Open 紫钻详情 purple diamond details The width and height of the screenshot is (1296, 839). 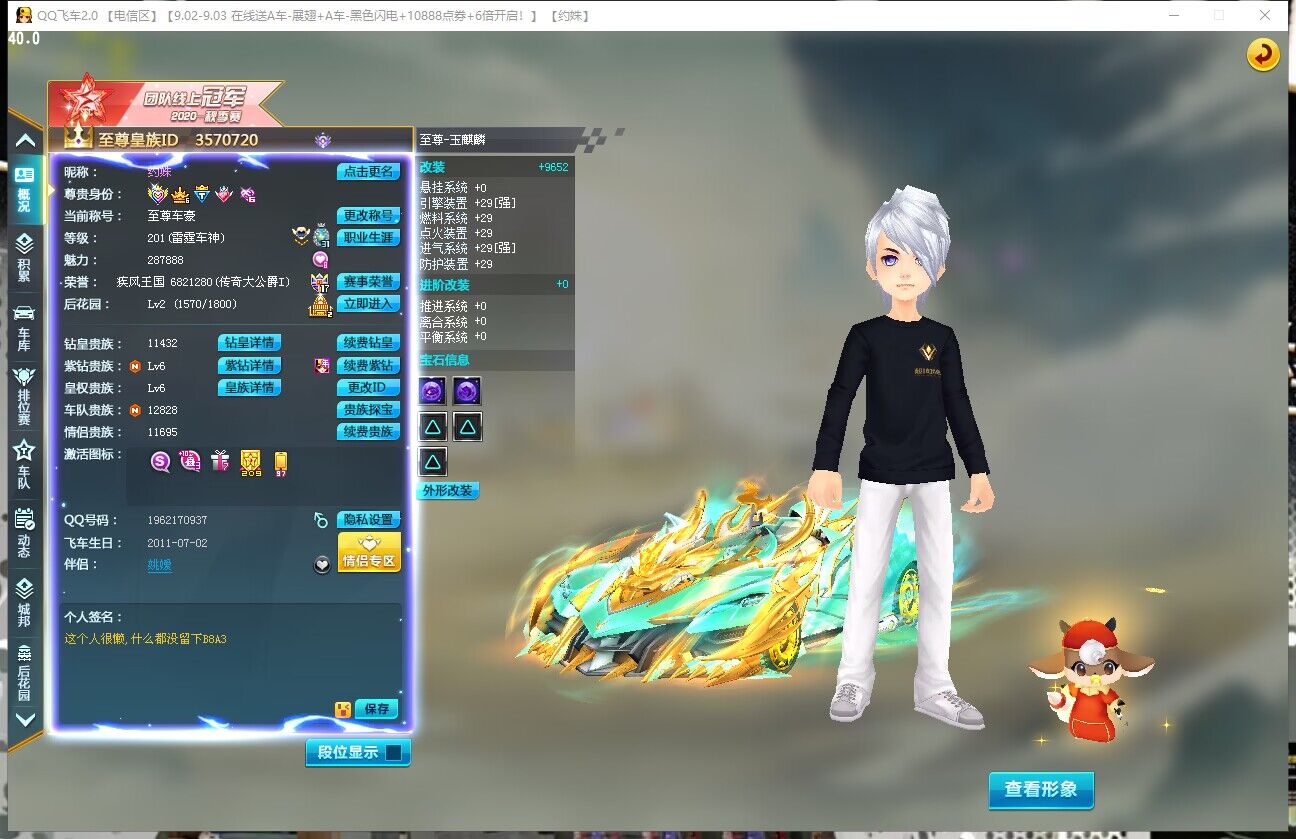pyautogui.click(x=249, y=365)
